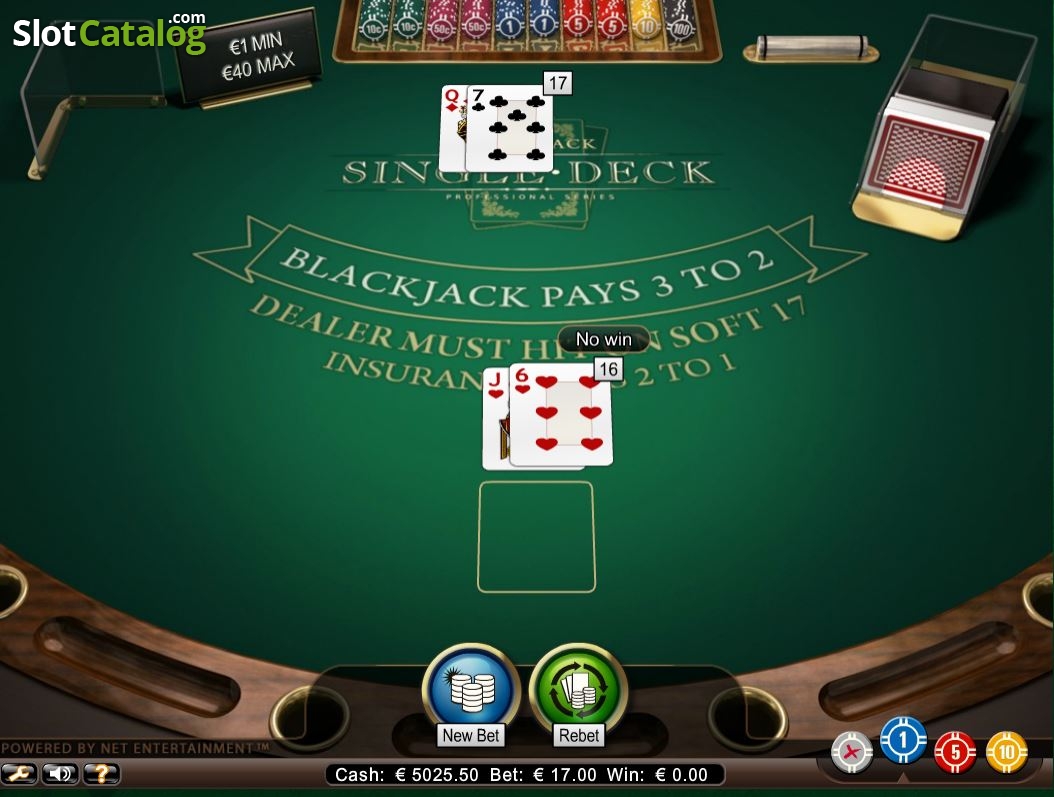
Task: Repeat the last wager with Rebet
Action: pyautogui.click(x=578, y=690)
